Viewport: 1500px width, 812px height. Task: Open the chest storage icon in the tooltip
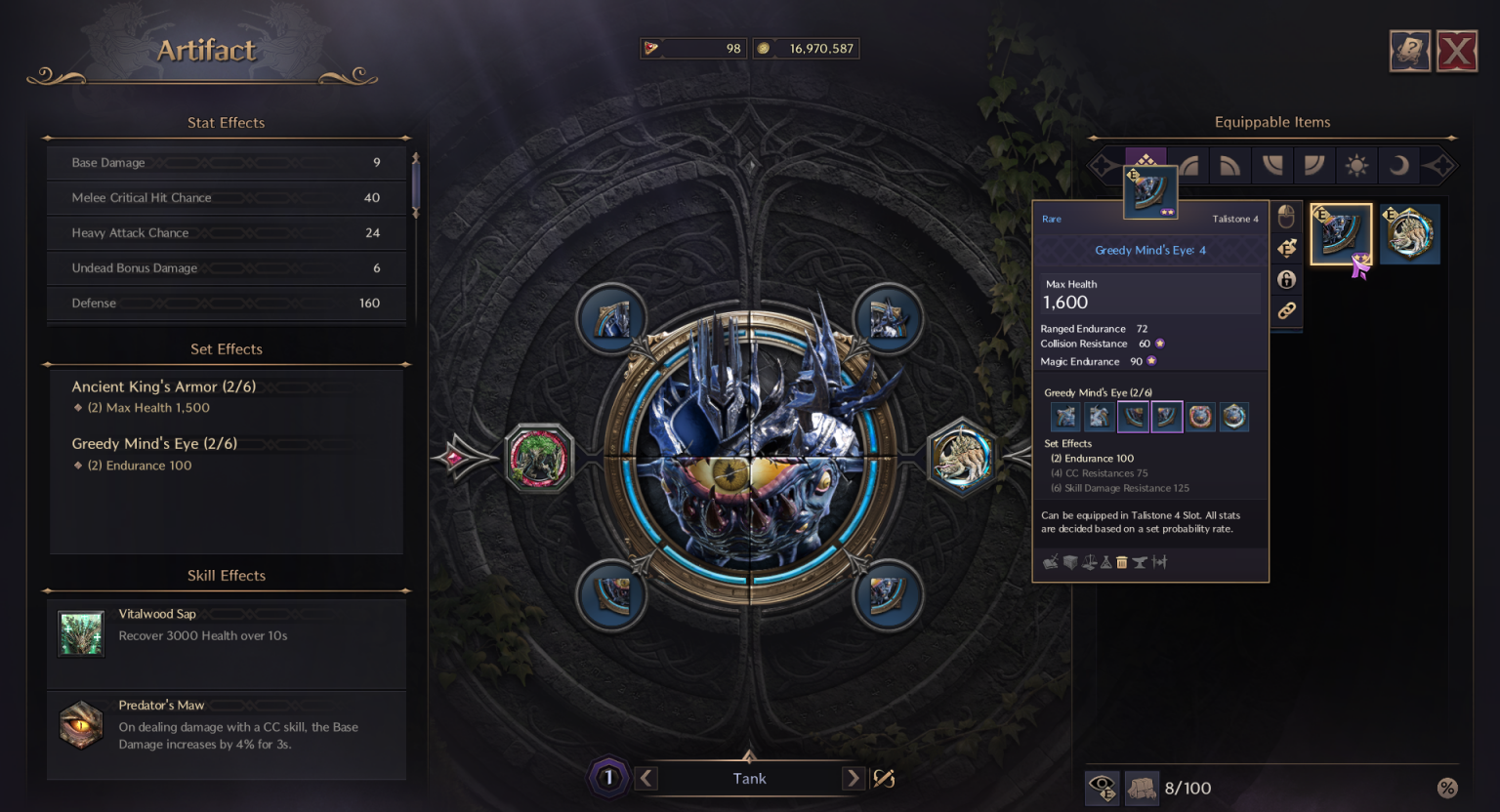click(x=1069, y=562)
